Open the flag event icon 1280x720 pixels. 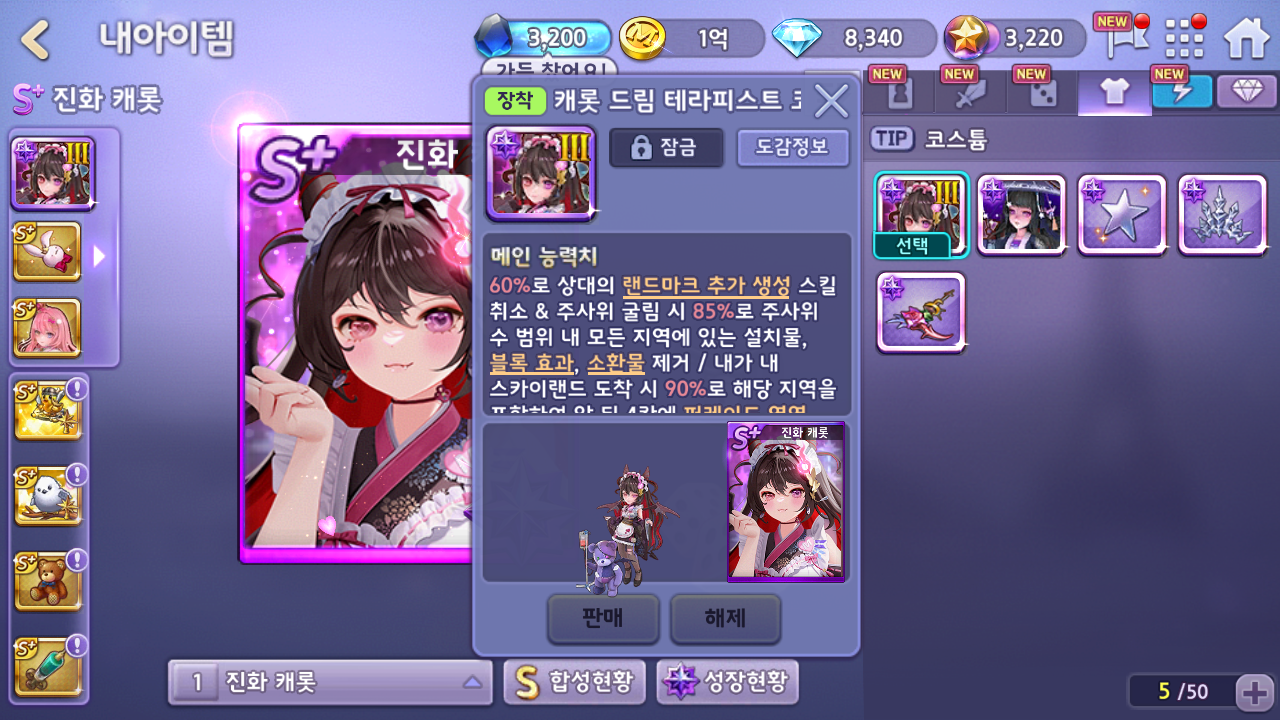(x=1118, y=38)
